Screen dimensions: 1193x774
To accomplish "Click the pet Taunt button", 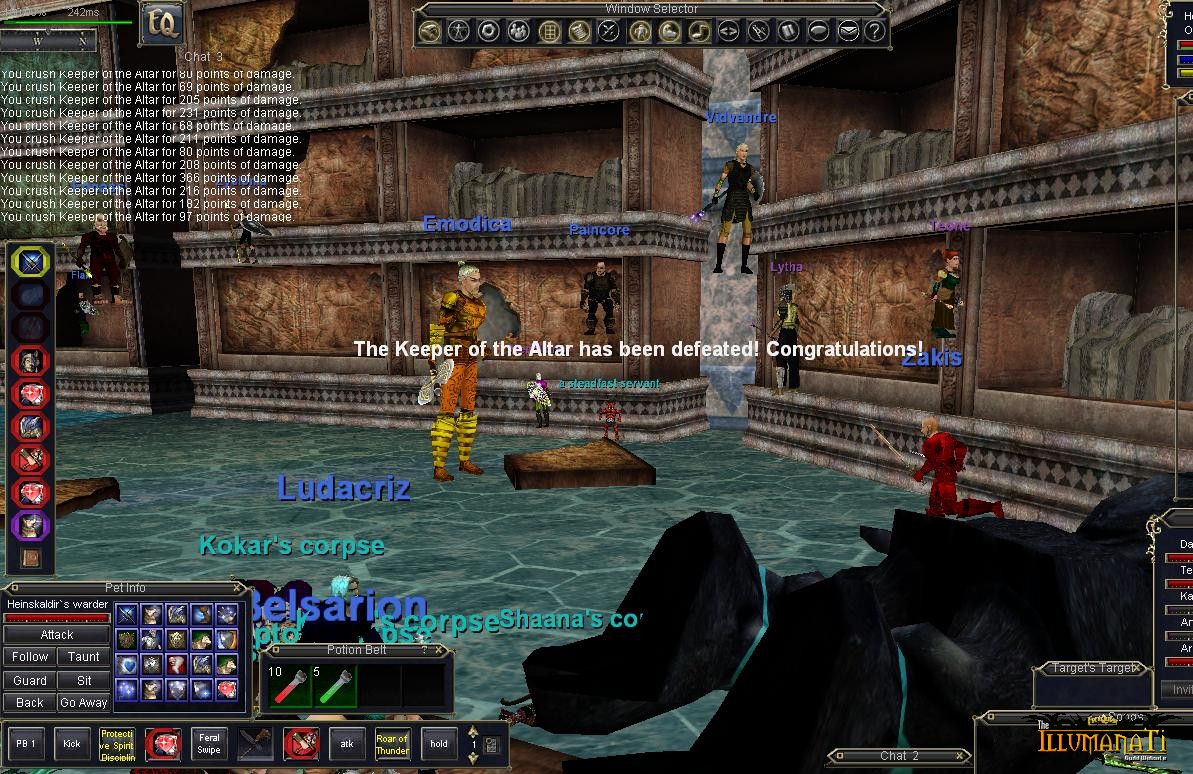I will pos(84,657).
